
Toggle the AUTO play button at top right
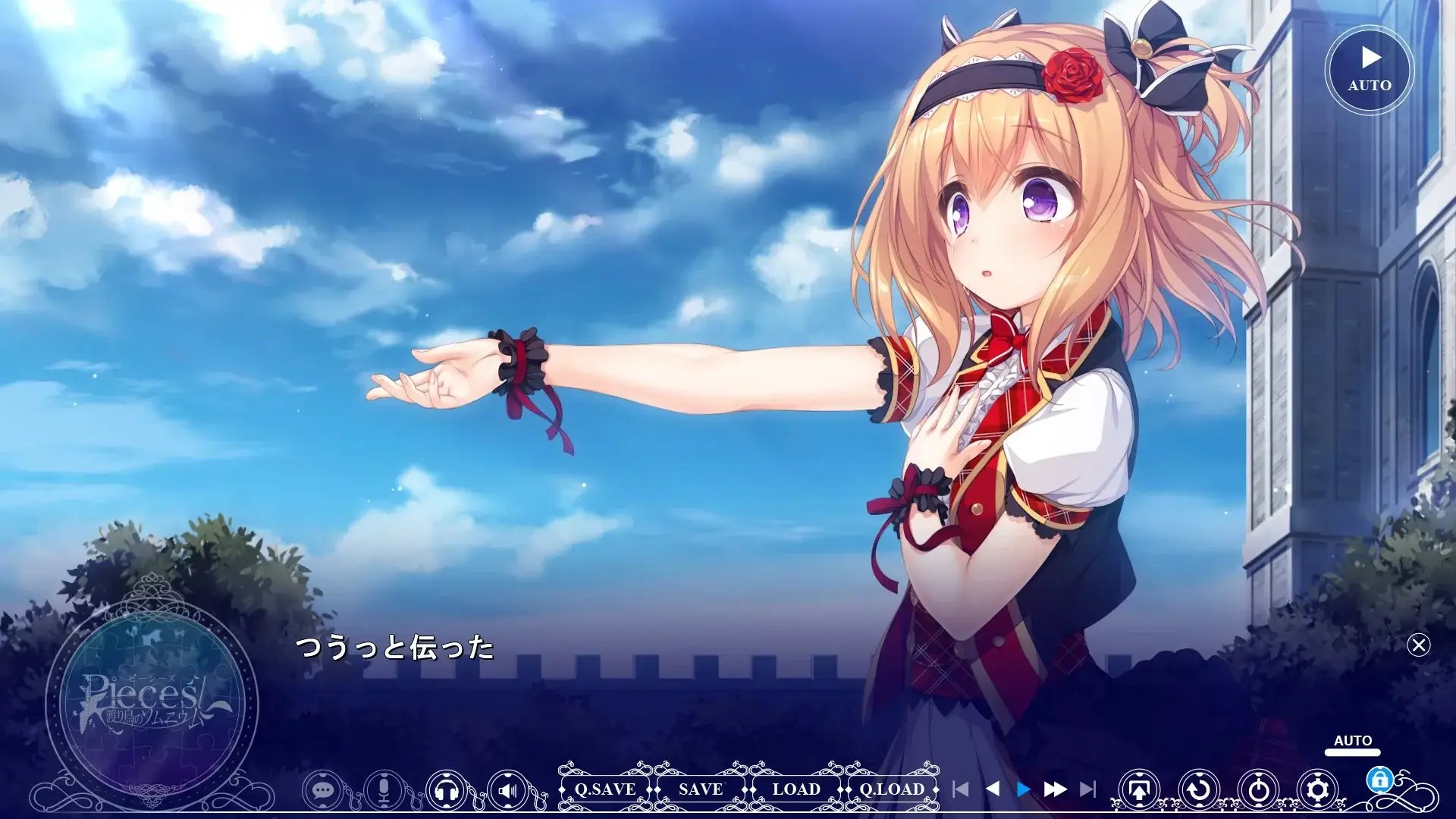pos(1369,70)
